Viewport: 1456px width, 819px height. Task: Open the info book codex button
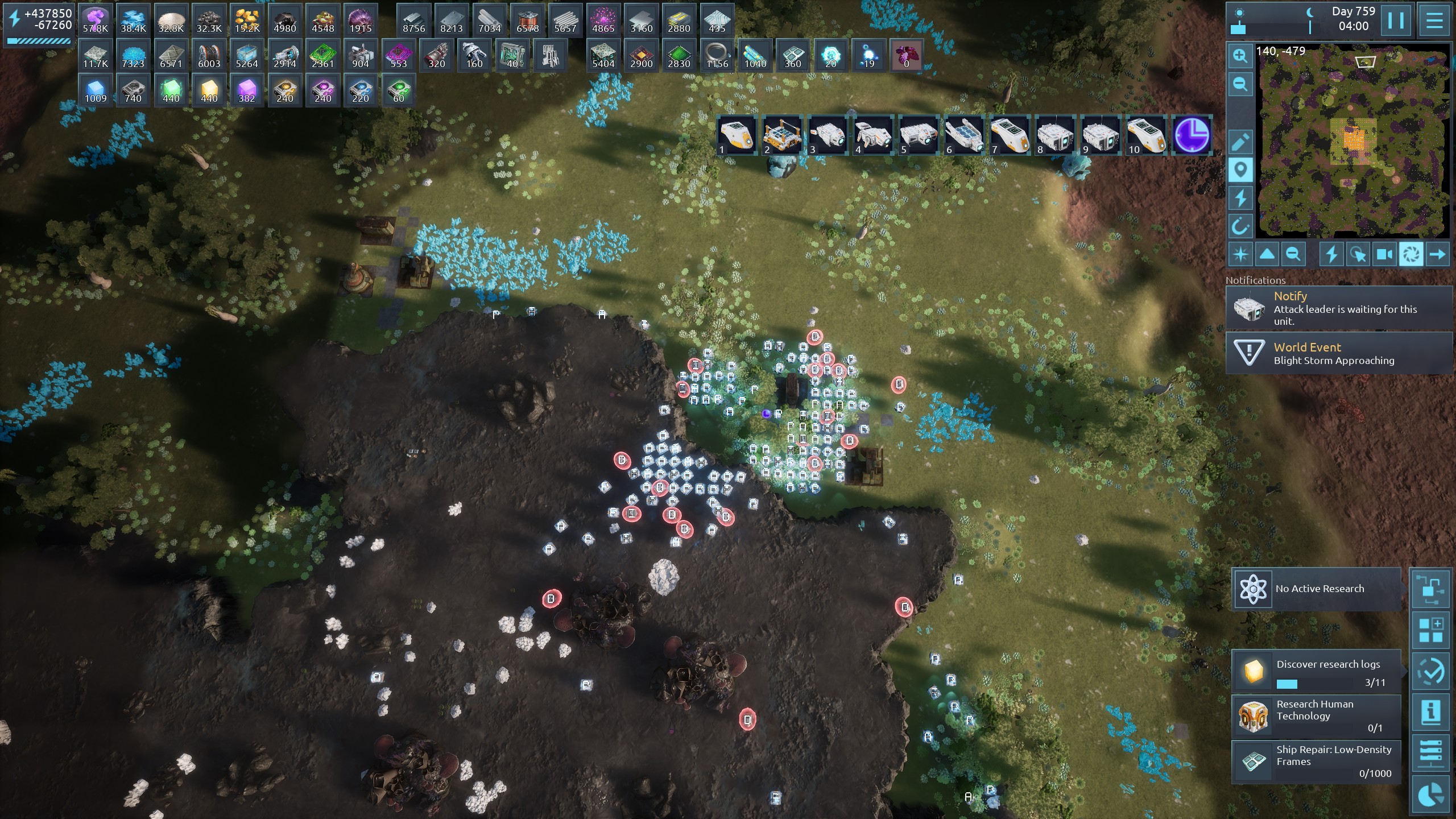pos(1430,712)
